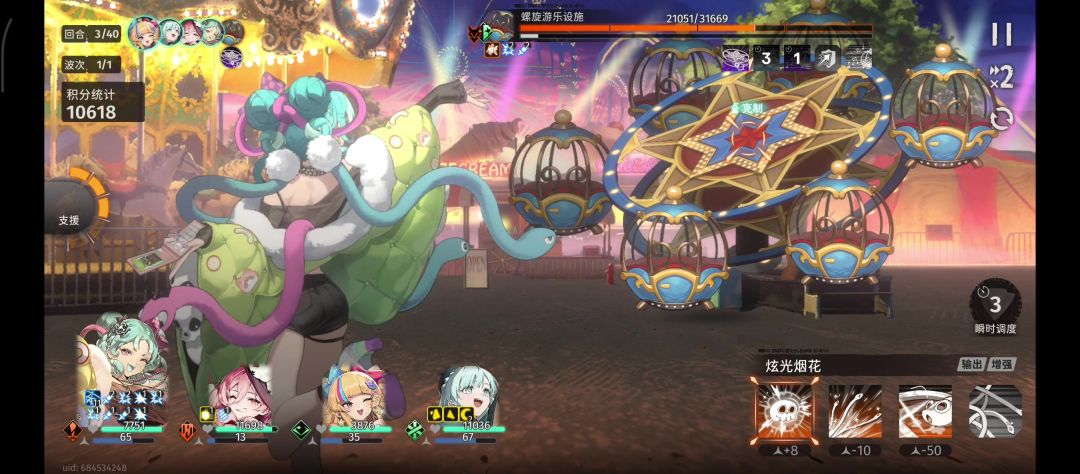Choose the streaking snakes skill costing 10
Viewport: 1080px width, 474px height.
click(x=854, y=410)
